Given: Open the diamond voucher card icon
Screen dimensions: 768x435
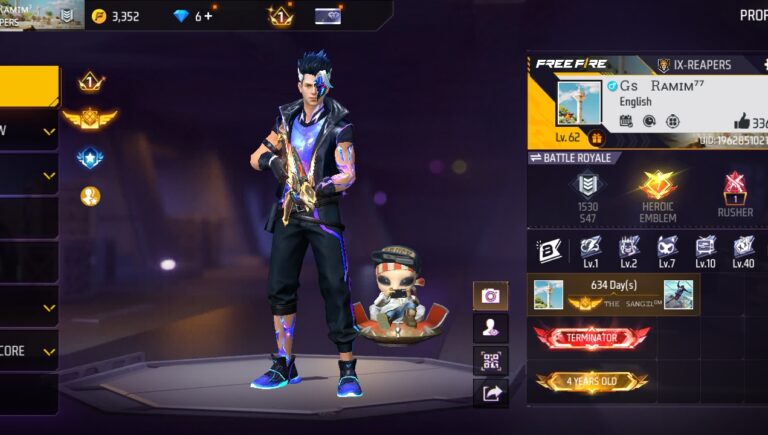Looking at the screenshot, I should point(328,16).
